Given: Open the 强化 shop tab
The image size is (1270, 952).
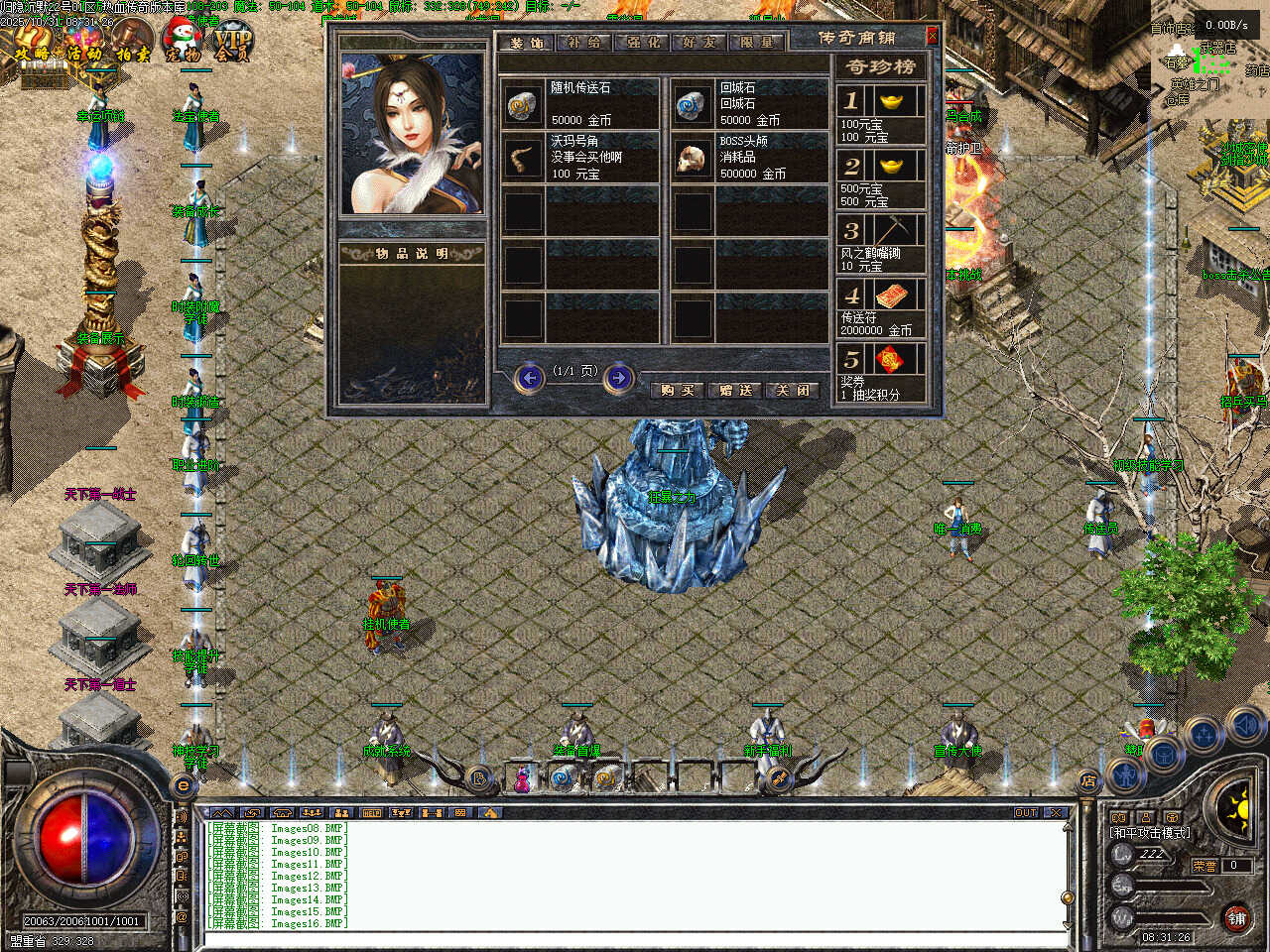Looking at the screenshot, I should 643,43.
